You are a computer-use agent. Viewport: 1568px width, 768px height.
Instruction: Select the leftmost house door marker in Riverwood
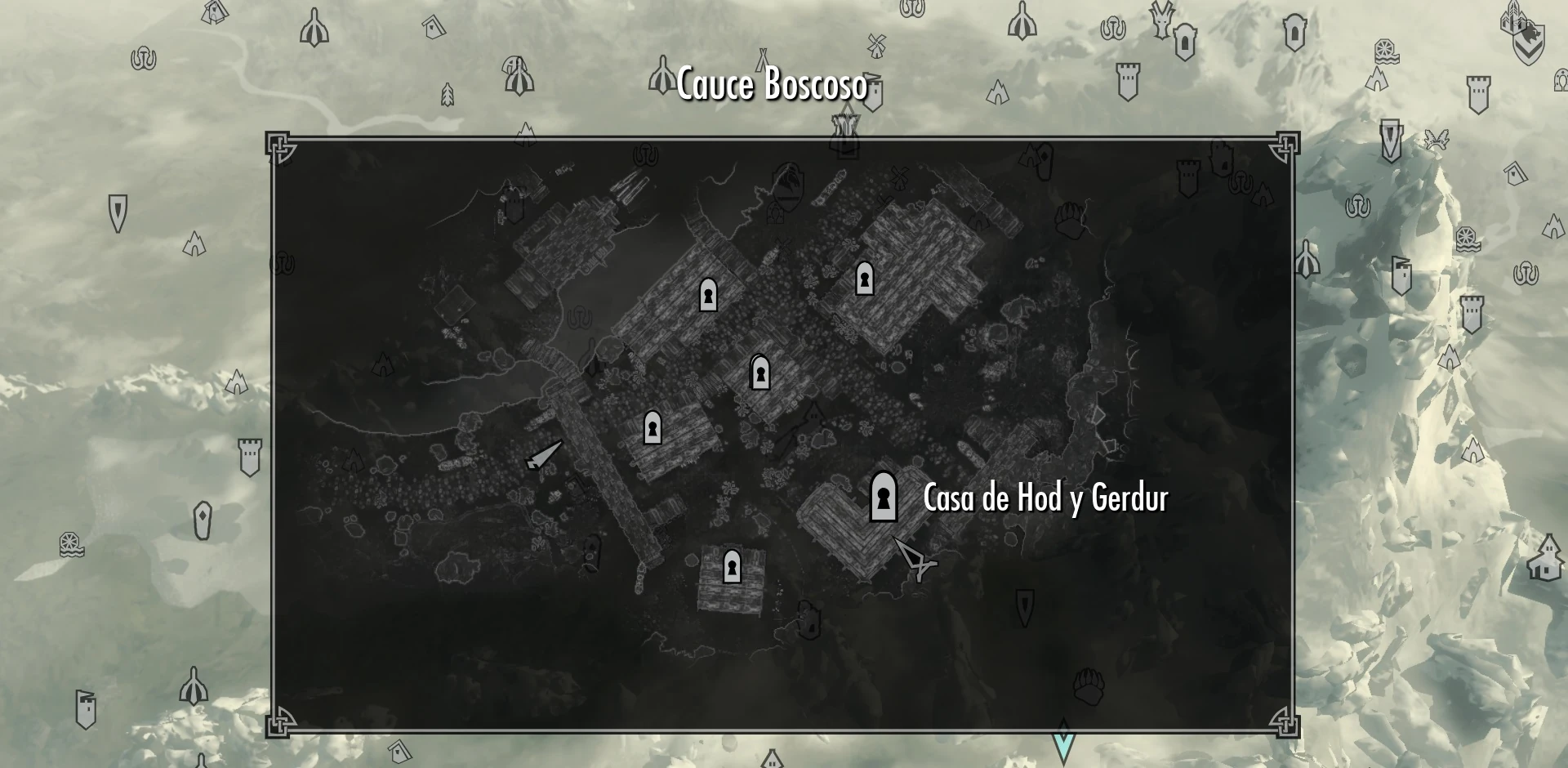click(x=652, y=427)
